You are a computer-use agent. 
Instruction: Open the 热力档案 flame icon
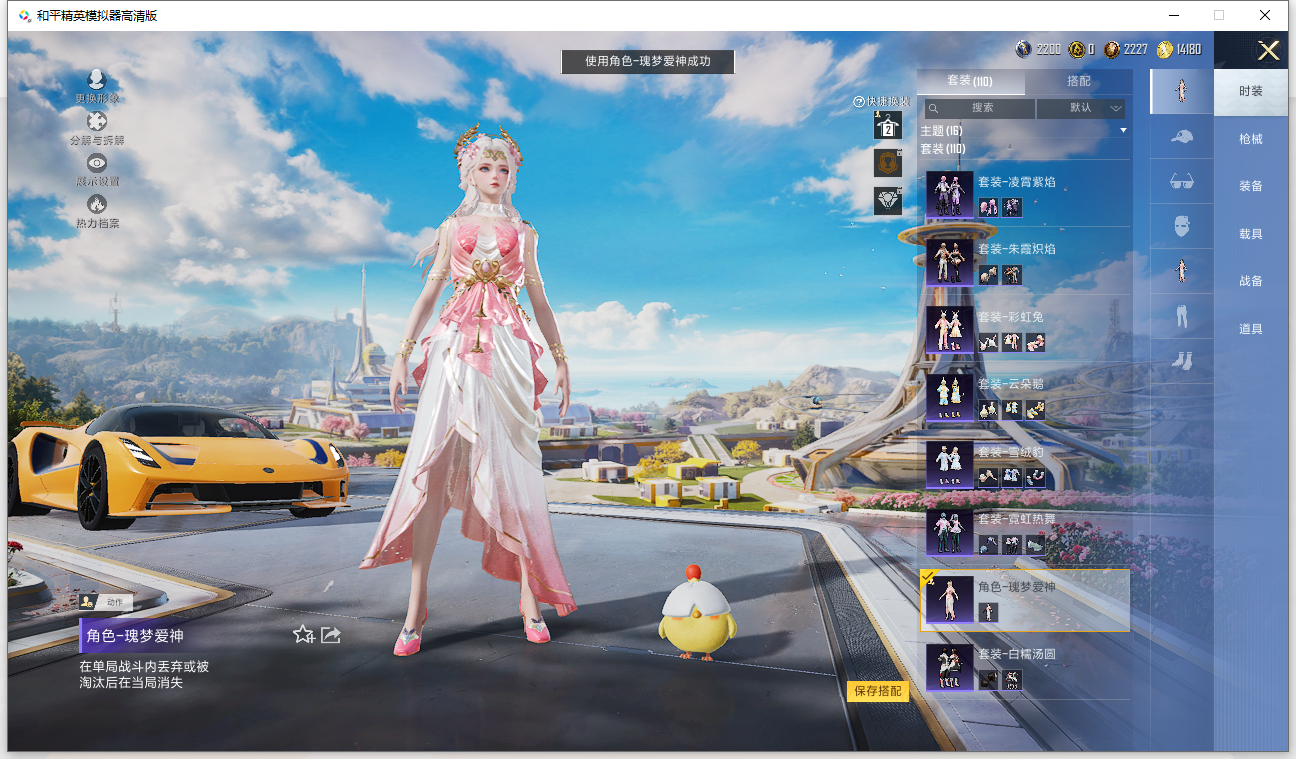97,211
